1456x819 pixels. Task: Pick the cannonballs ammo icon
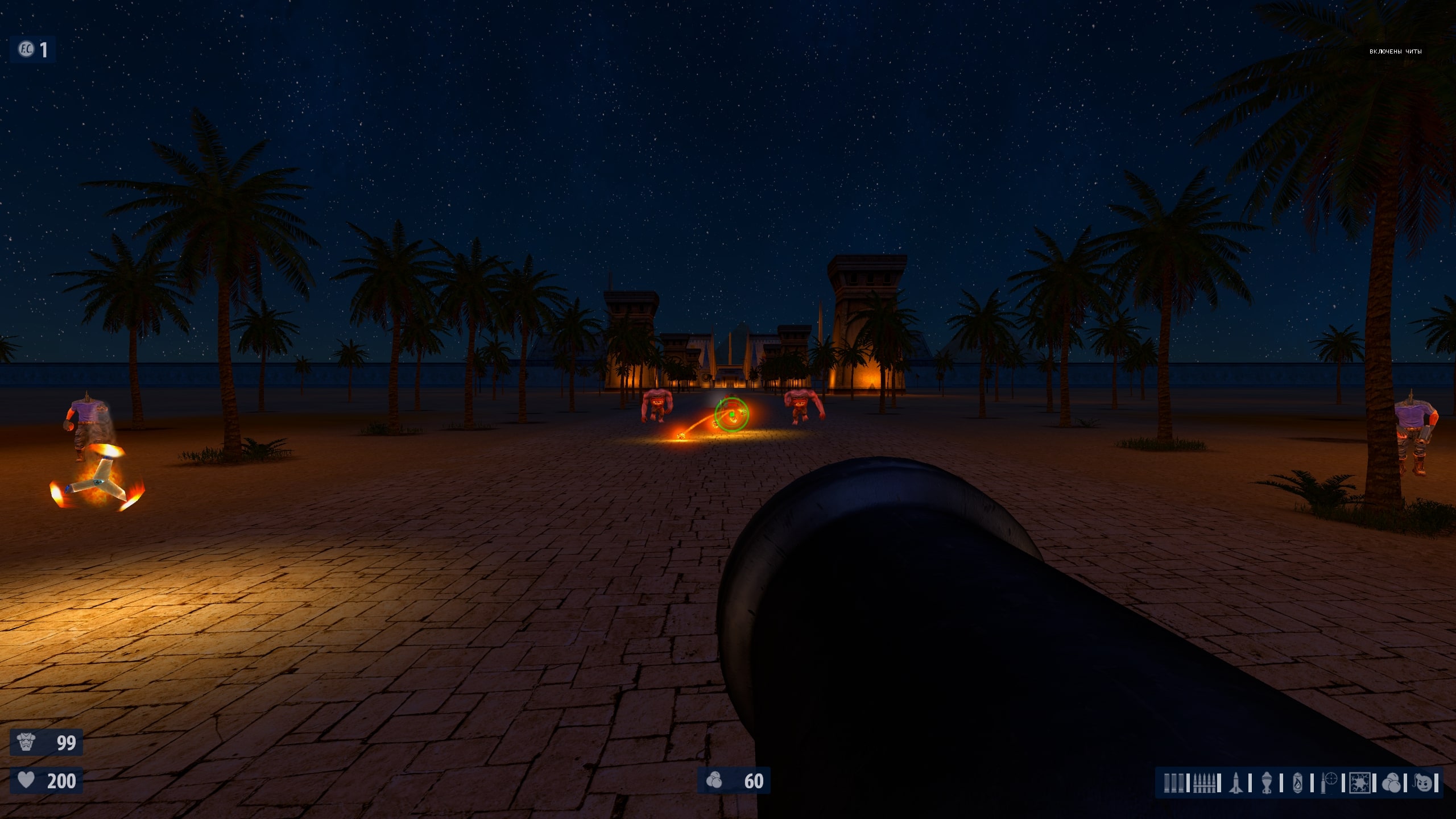pyautogui.click(x=1391, y=783)
